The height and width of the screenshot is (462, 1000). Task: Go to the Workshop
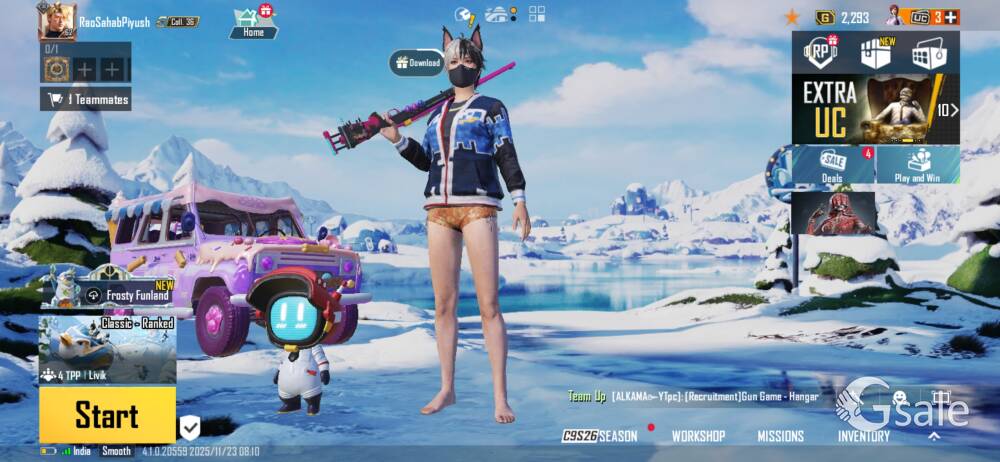[x=698, y=436]
